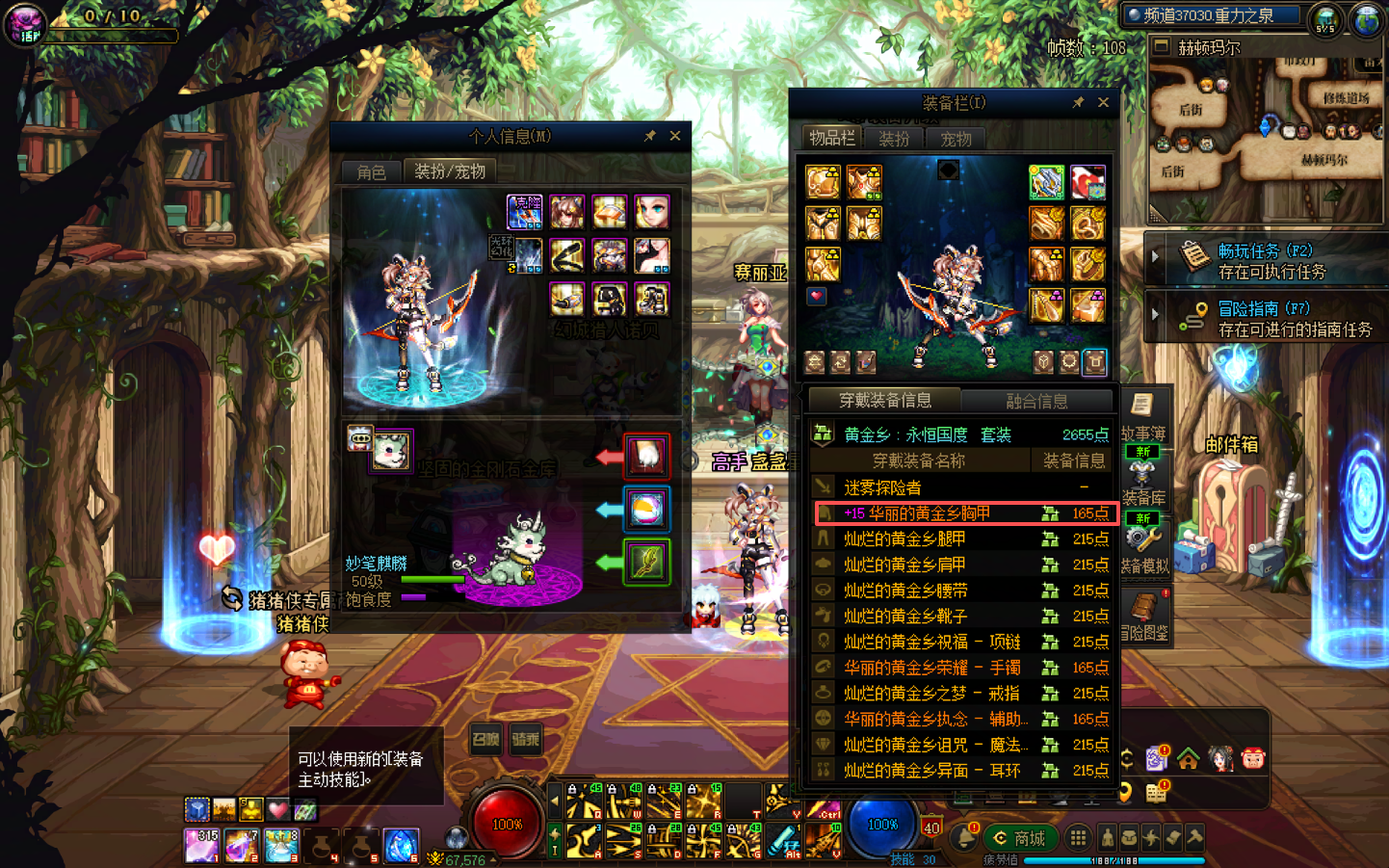This screenshot has height=868, width=1389.
Task: Select the 物品栏 tab
Action: point(831,138)
